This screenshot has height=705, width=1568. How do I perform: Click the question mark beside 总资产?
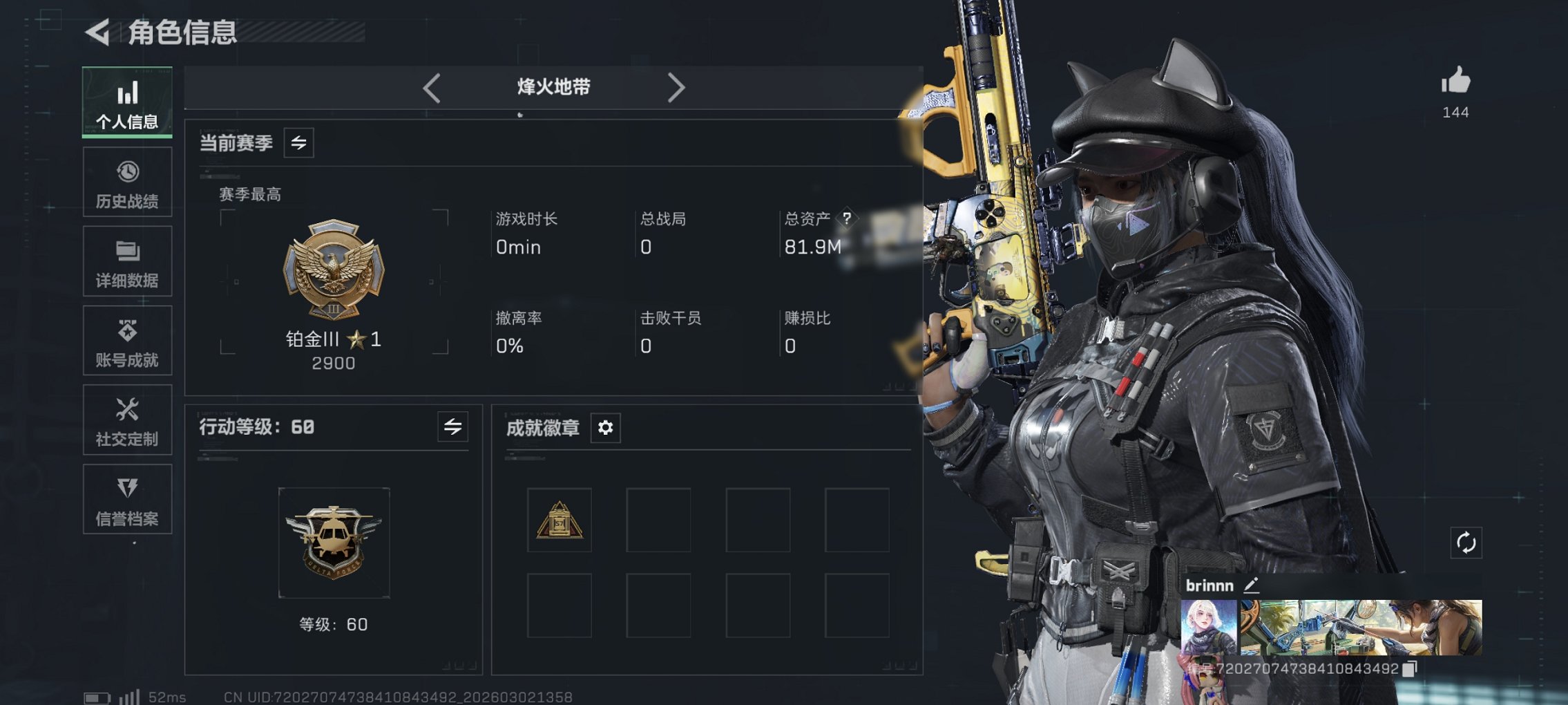click(847, 218)
